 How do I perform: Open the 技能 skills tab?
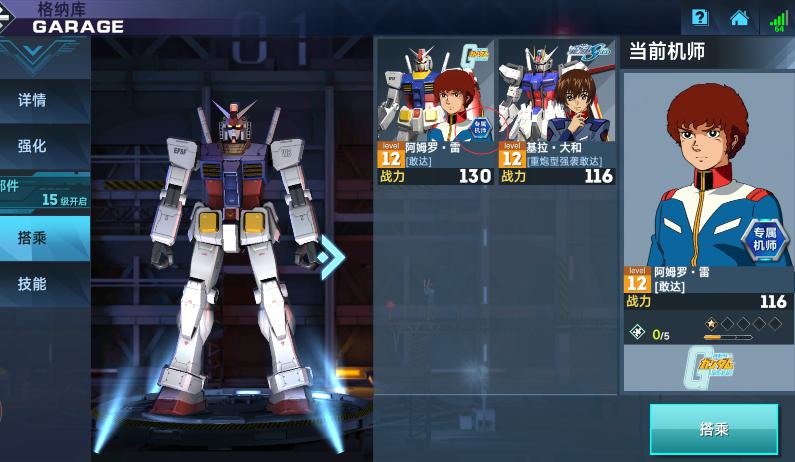[33, 284]
